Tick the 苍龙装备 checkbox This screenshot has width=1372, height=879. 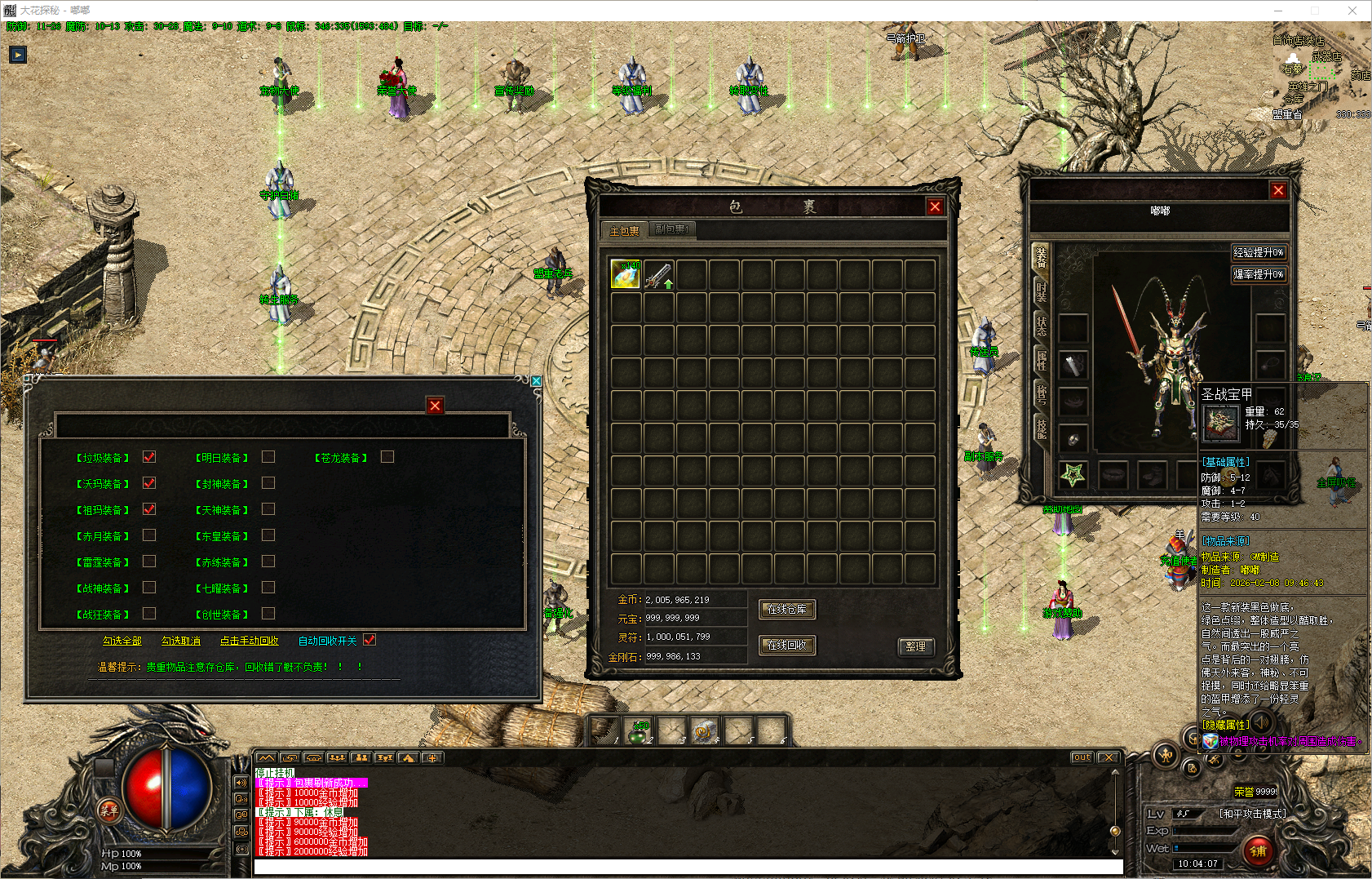(x=387, y=457)
